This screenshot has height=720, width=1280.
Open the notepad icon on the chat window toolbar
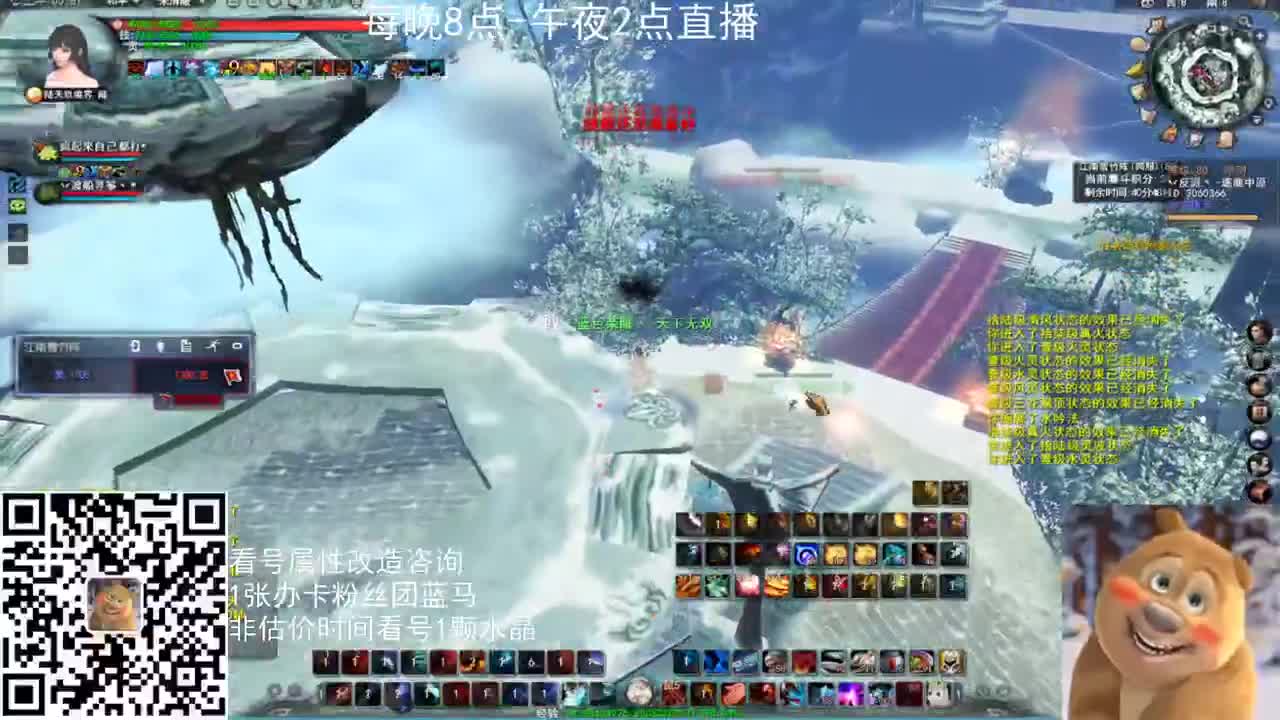pyautogui.click(x=186, y=345)
